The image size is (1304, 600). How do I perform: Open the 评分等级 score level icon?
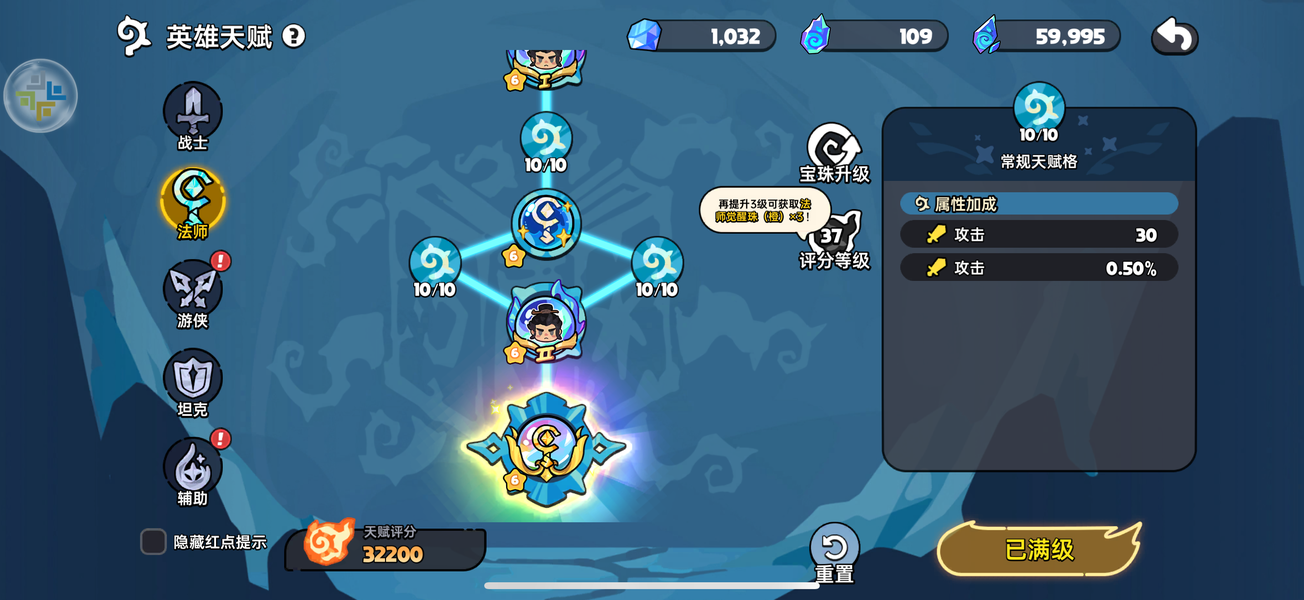click(x=832, y=238)
